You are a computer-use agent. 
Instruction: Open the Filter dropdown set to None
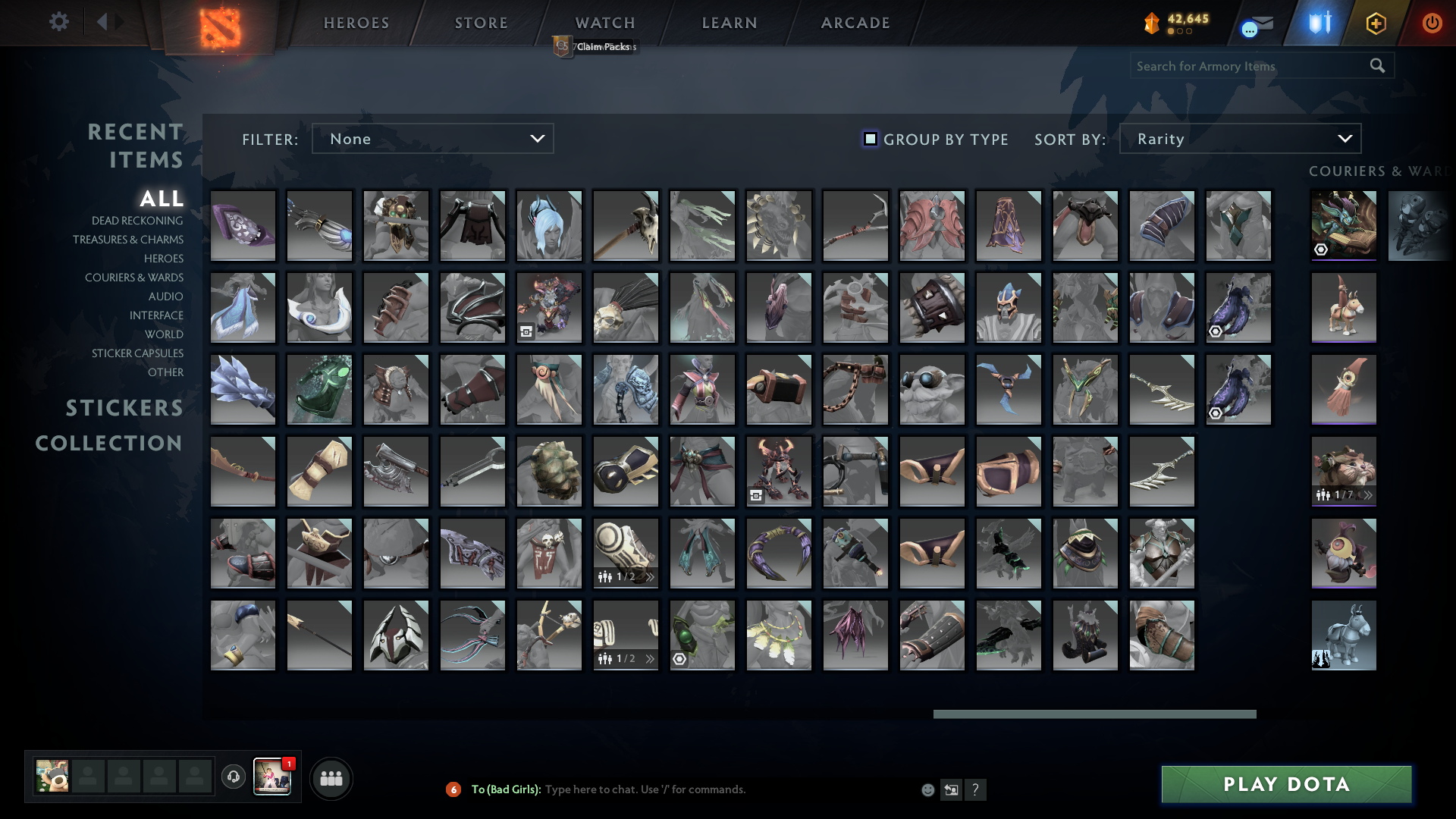click(432, 138)
